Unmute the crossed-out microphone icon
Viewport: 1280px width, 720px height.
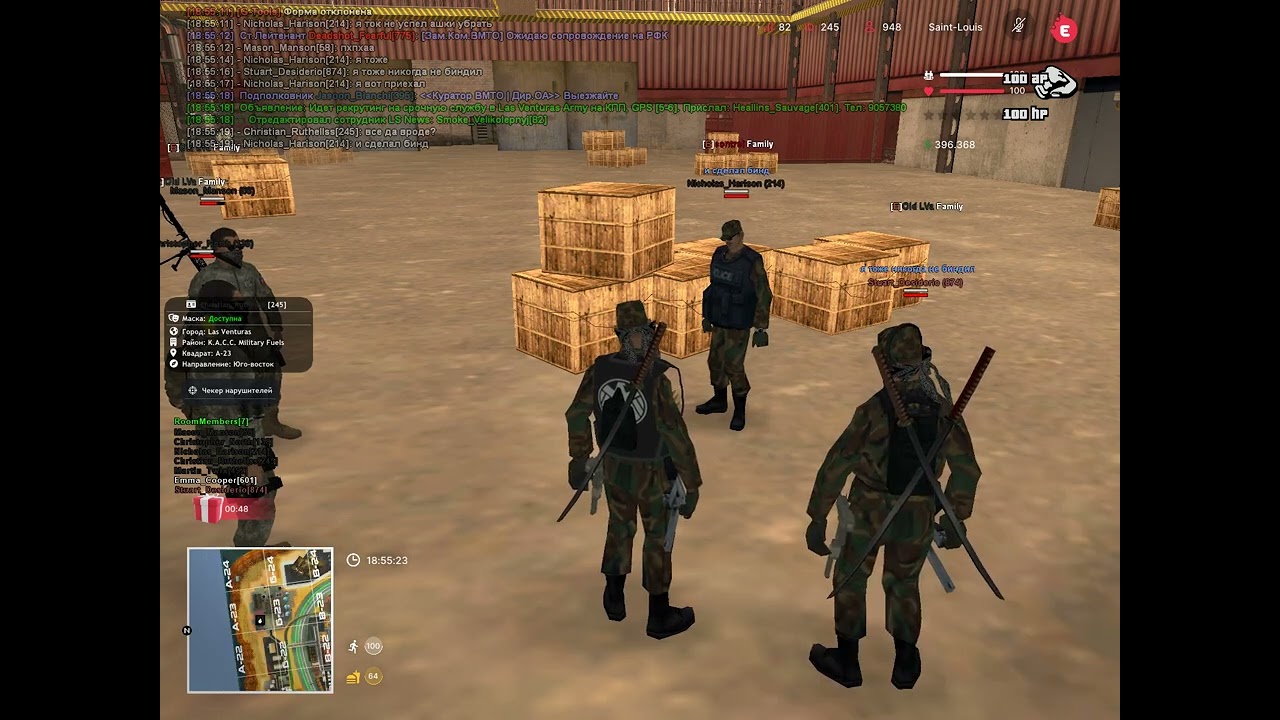(x=1017, y=27)
